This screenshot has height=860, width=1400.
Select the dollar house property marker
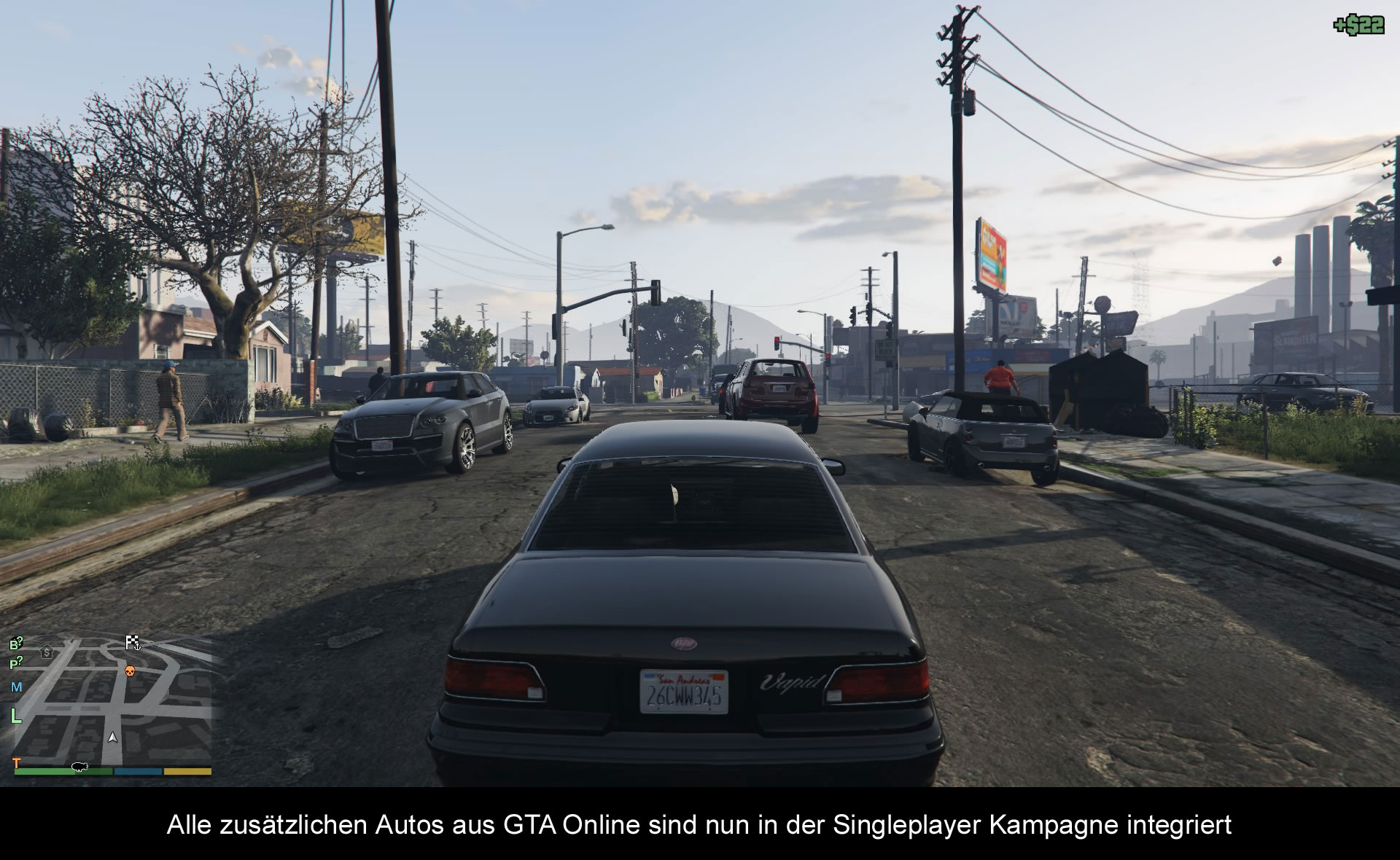pos(47,652)
